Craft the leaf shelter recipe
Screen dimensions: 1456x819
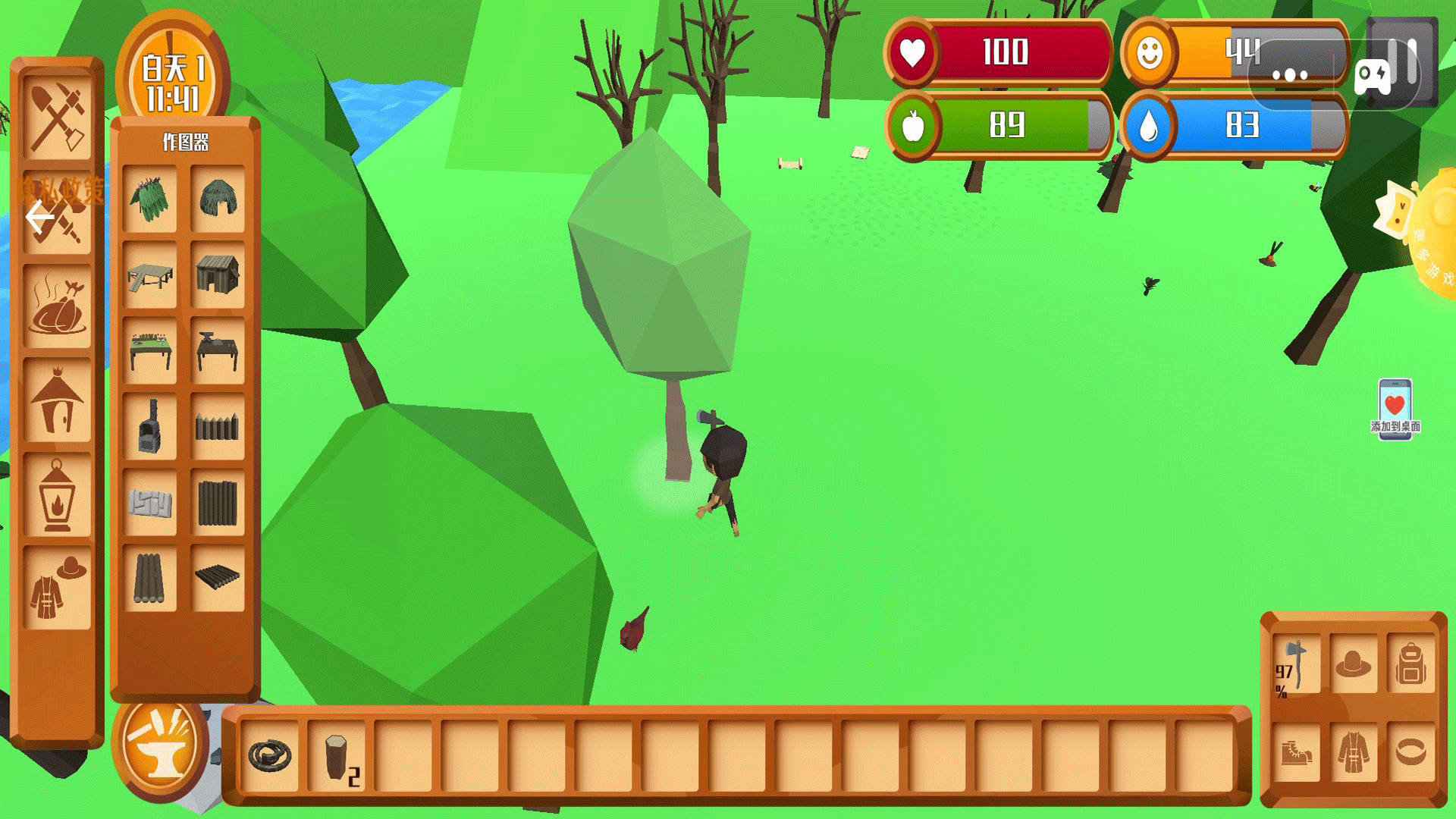pyautogui.click(x=149, y=199)
